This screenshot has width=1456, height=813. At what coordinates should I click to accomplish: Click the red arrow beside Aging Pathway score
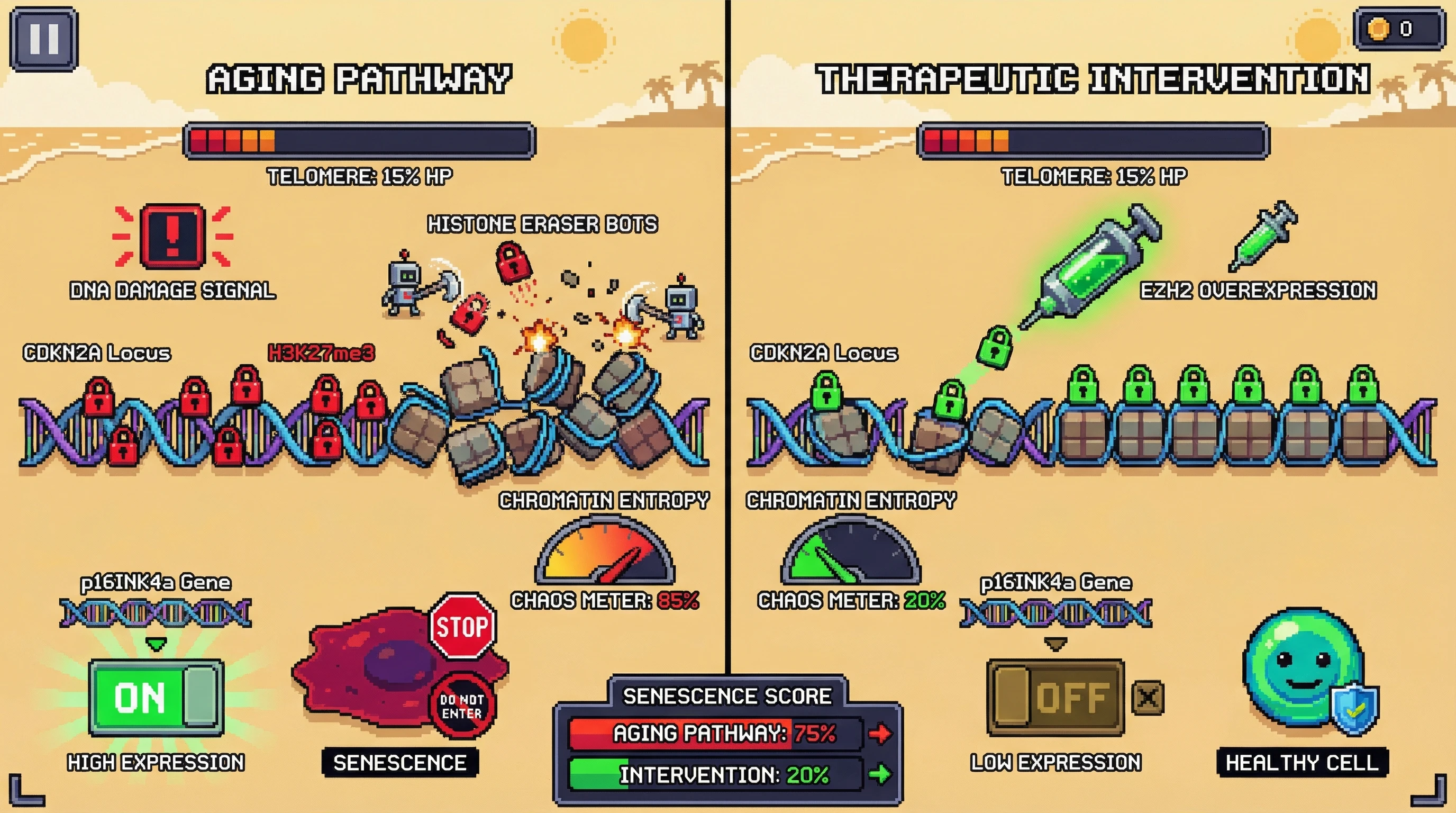[x=879, y=734]
